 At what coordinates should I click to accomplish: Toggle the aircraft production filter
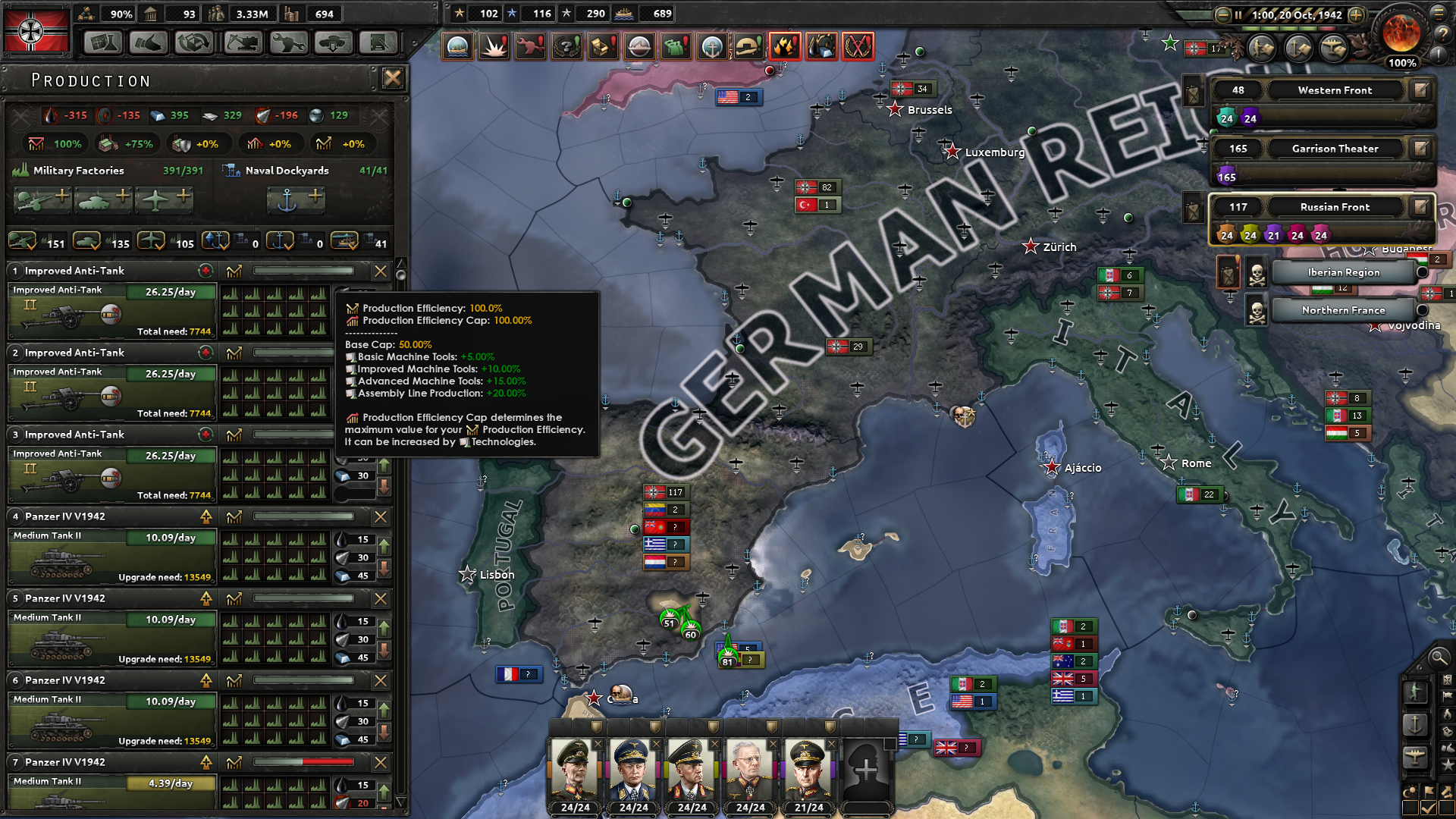point(149,242)
